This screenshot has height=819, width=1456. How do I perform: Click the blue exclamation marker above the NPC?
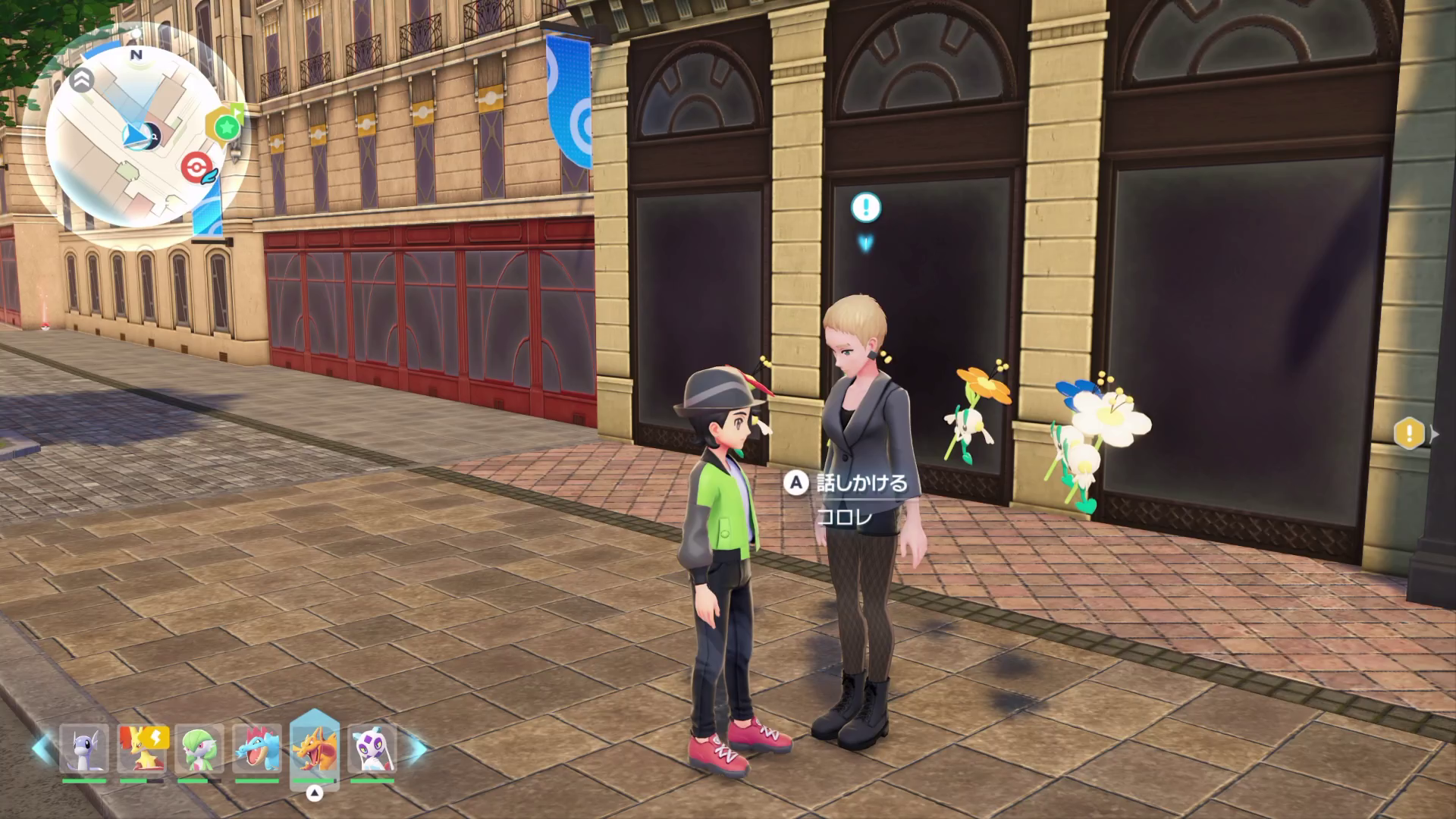pos(865,206)
